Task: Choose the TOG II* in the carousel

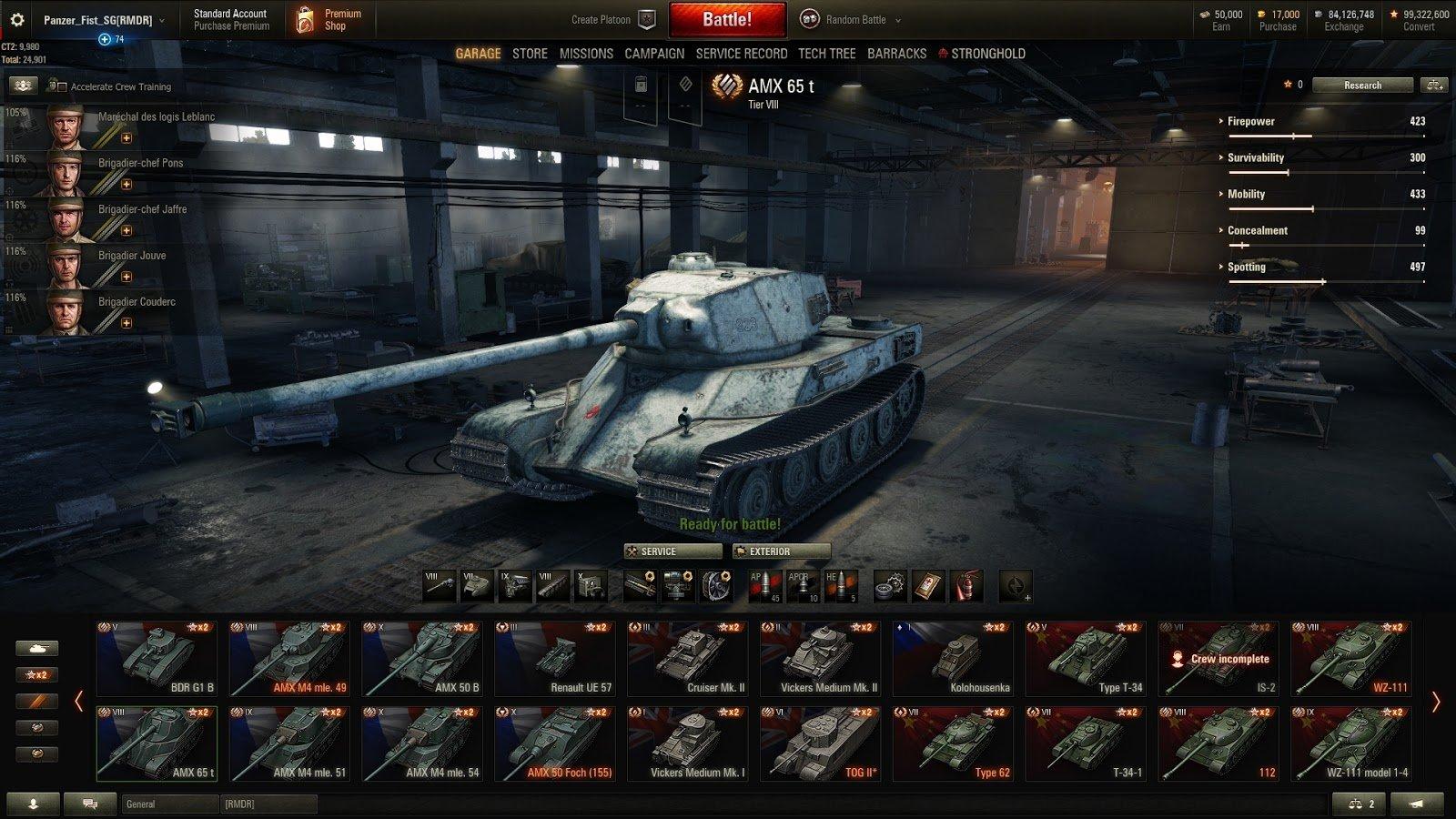Action: pyautogui.click(x=819, y=743)
